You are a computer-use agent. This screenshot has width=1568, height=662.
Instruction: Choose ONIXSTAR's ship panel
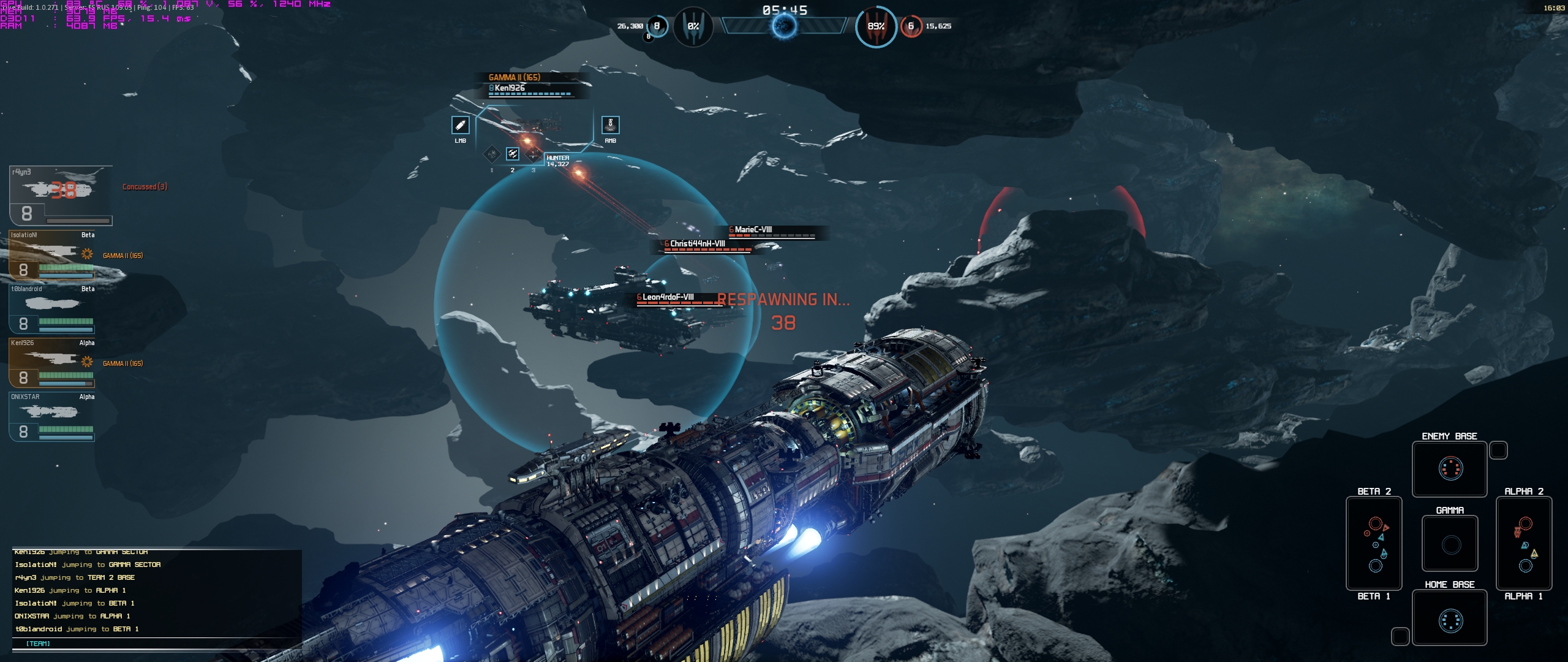point(52,417)
